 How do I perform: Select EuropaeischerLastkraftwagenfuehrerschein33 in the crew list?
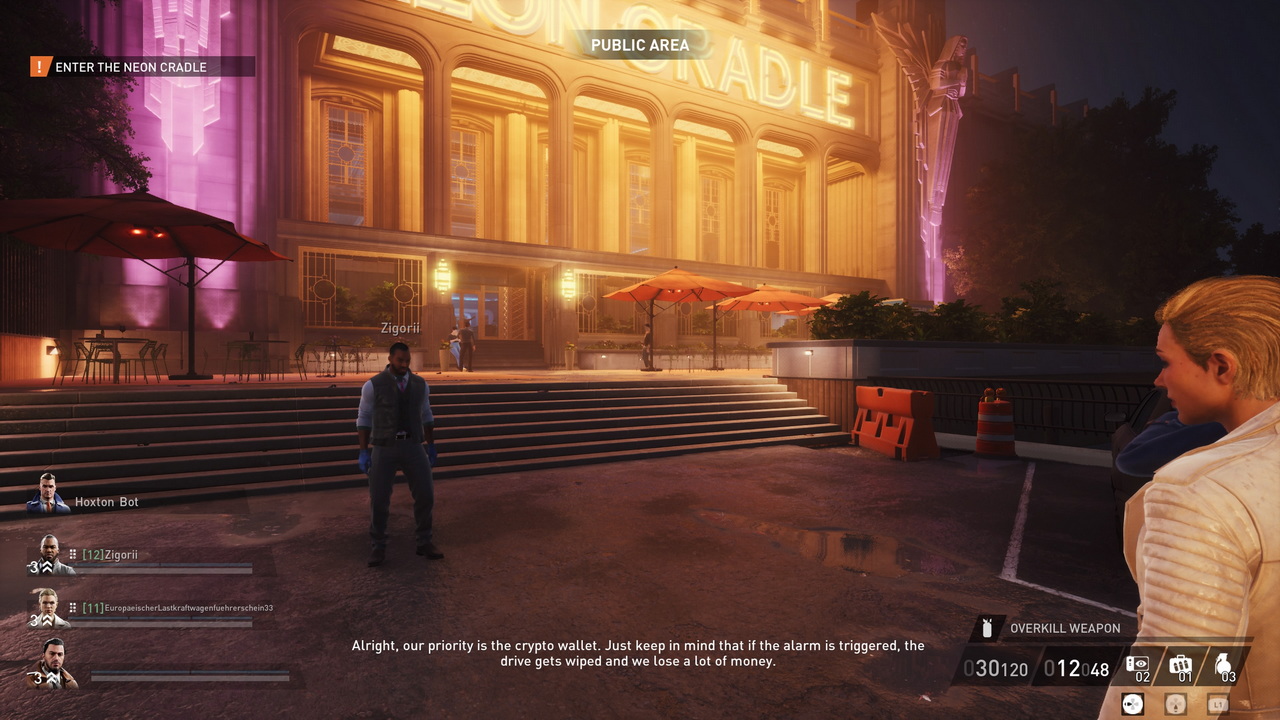[177, 607]
